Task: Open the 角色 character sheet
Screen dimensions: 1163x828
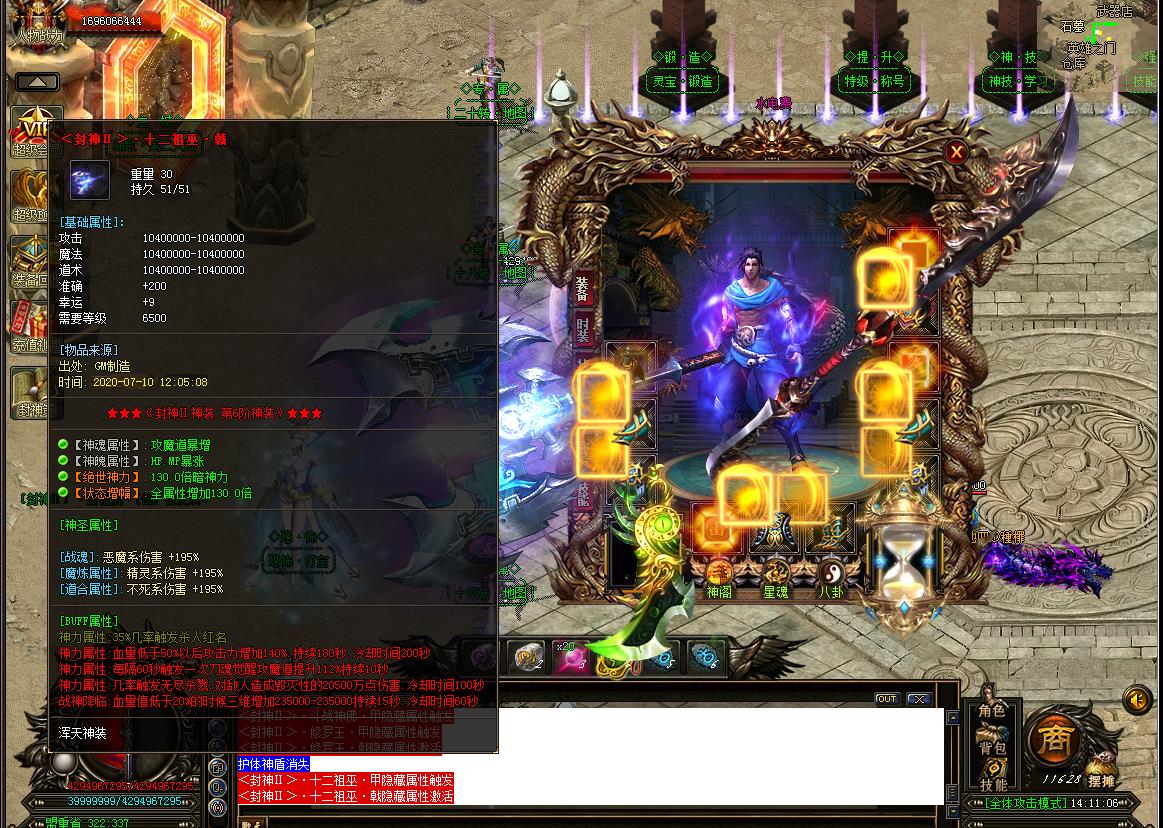Action: tap(992, 711)
